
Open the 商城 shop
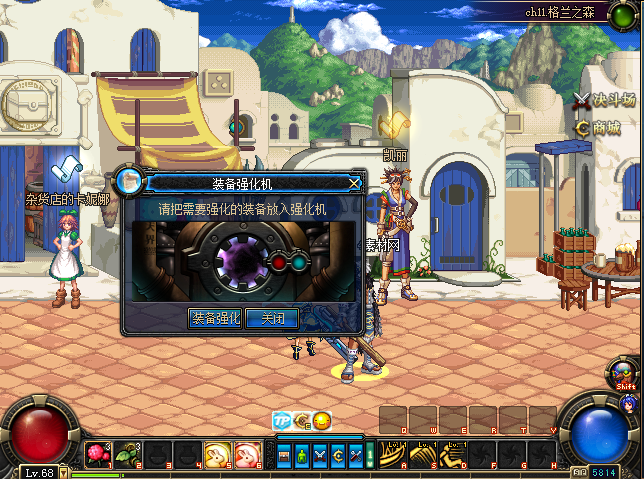(x=598, y=128)
